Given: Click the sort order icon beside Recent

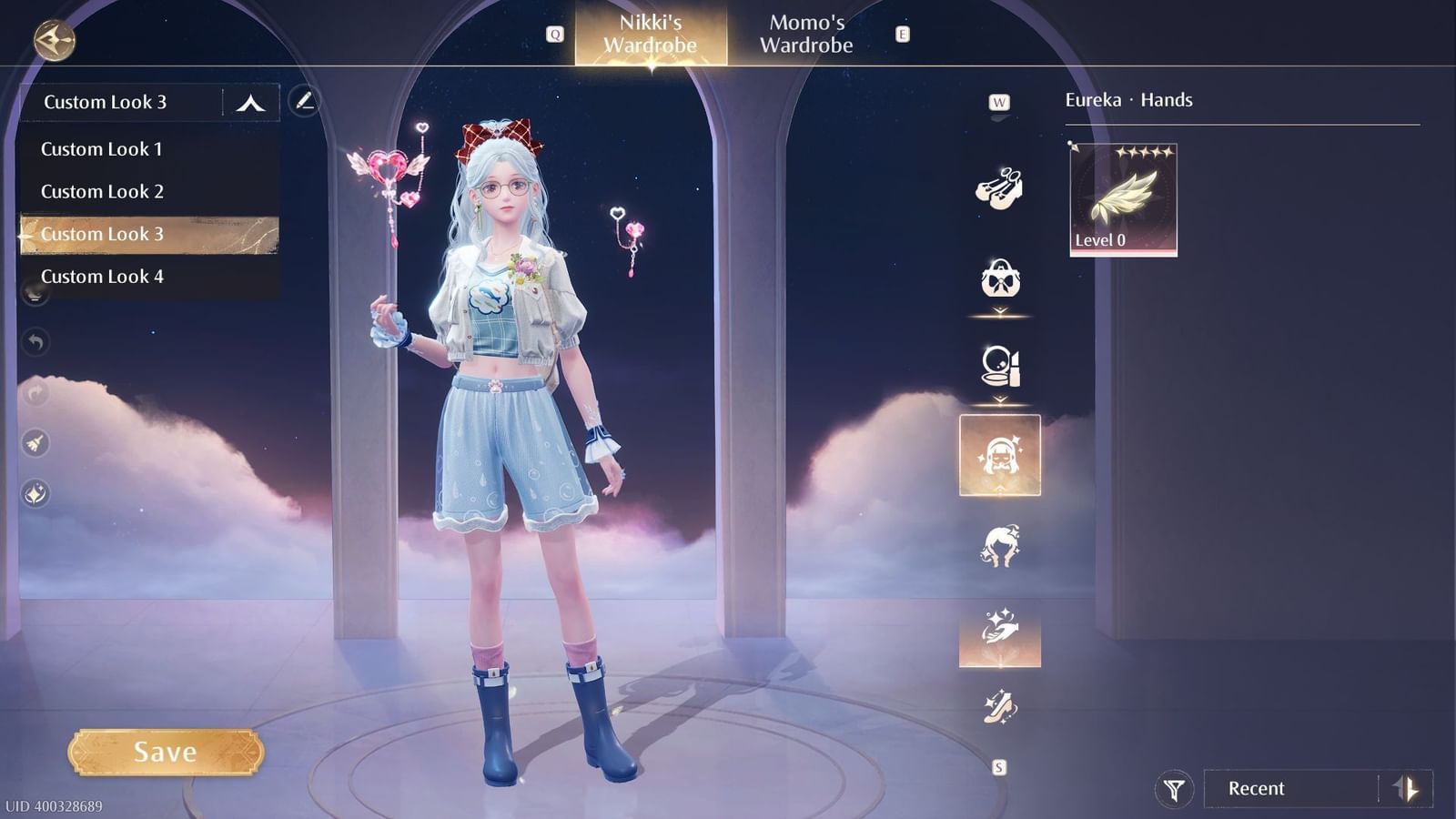Looking at the screenshot, I should (x=1406, y=788).
